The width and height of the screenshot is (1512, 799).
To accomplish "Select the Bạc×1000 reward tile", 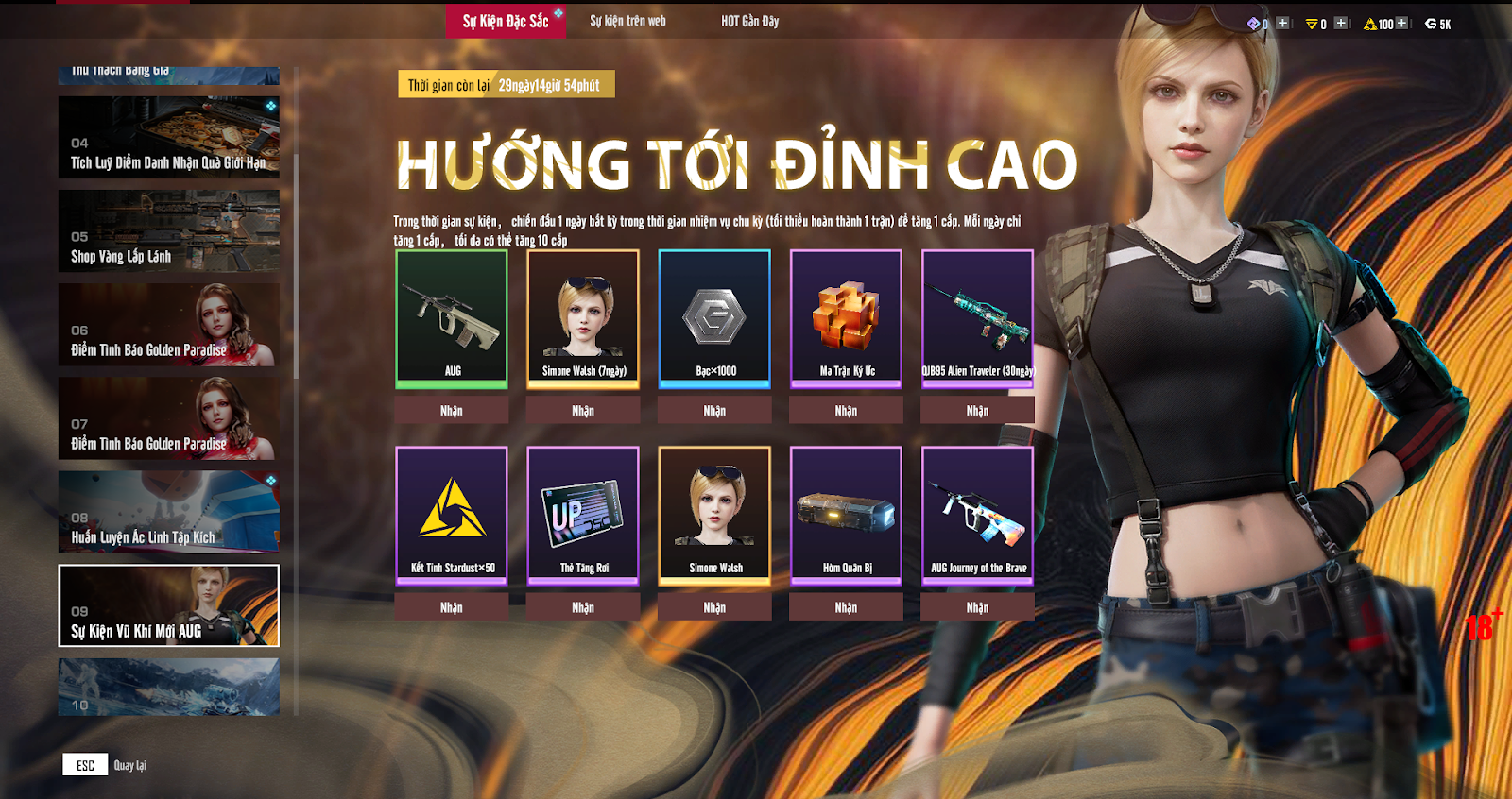I will click(714, 318).
